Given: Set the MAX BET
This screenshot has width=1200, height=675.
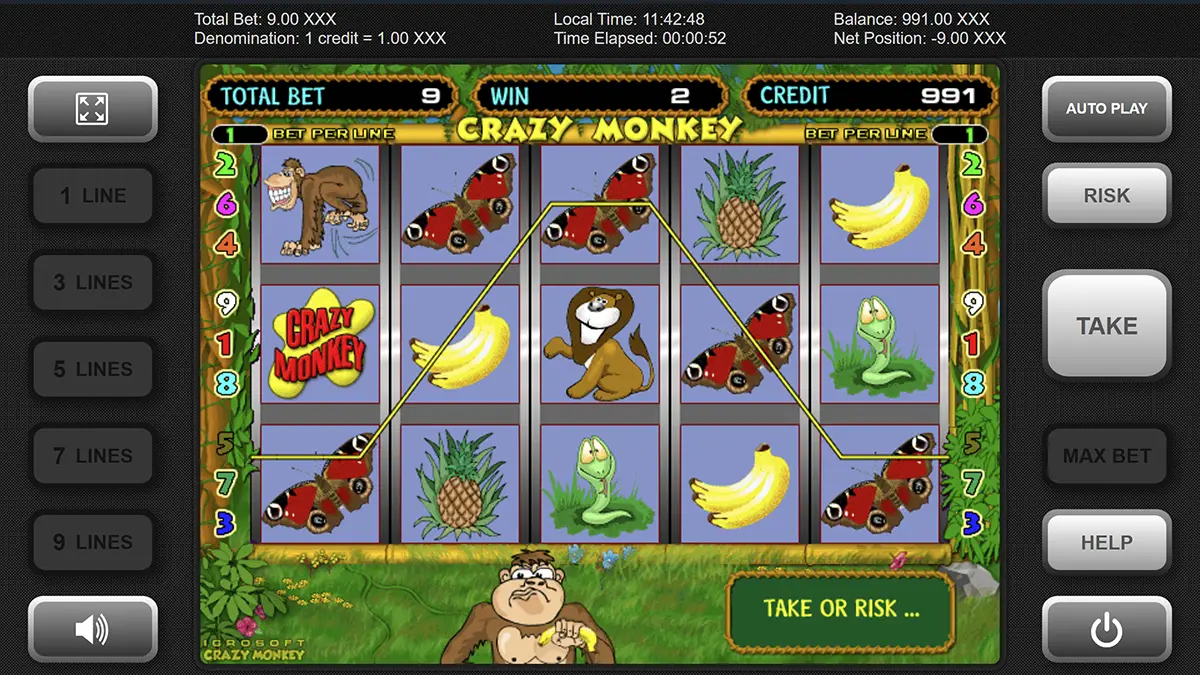Looking at the screenshot, I should (1106, 456).
